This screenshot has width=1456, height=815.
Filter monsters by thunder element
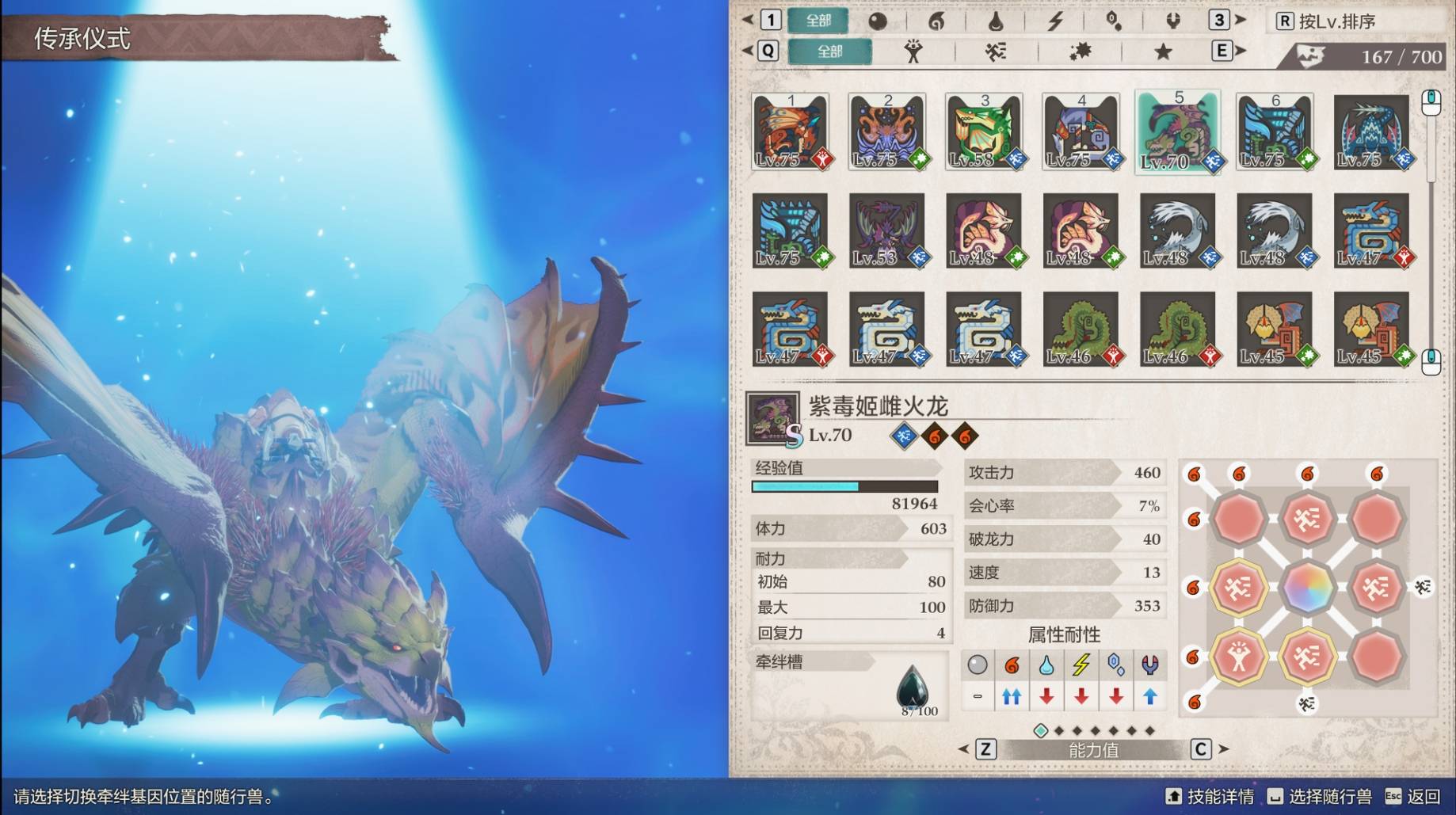(x=1055, y=21)
